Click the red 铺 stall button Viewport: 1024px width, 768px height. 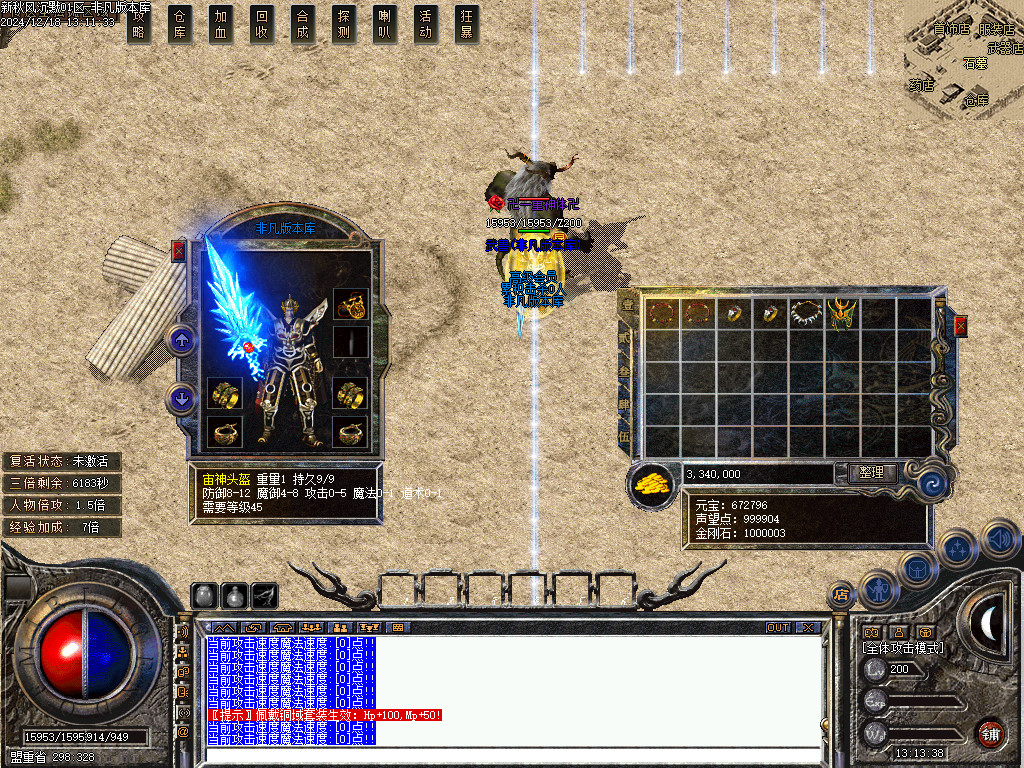point(990,733)
